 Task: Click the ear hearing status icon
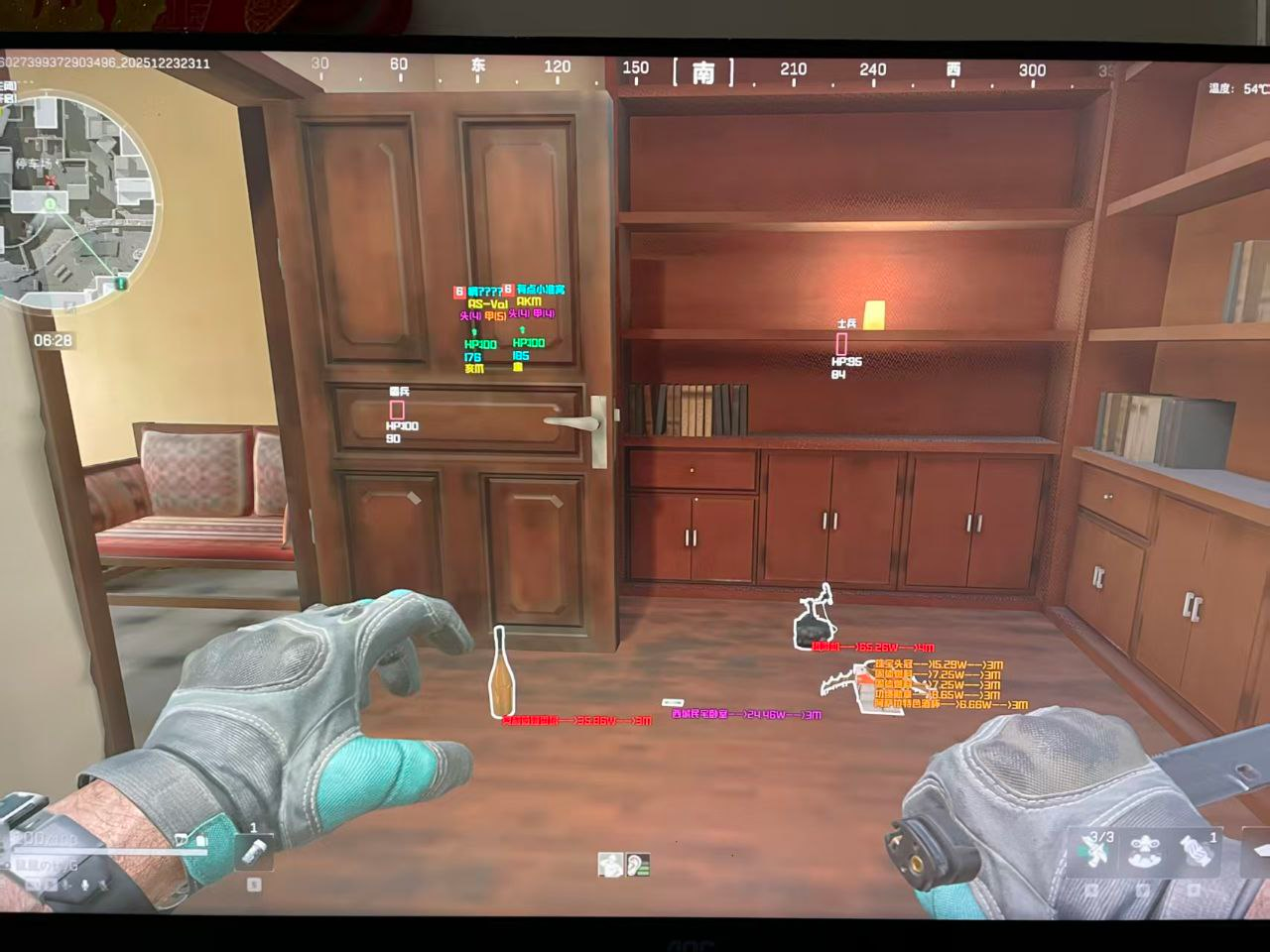coord(638,865)
